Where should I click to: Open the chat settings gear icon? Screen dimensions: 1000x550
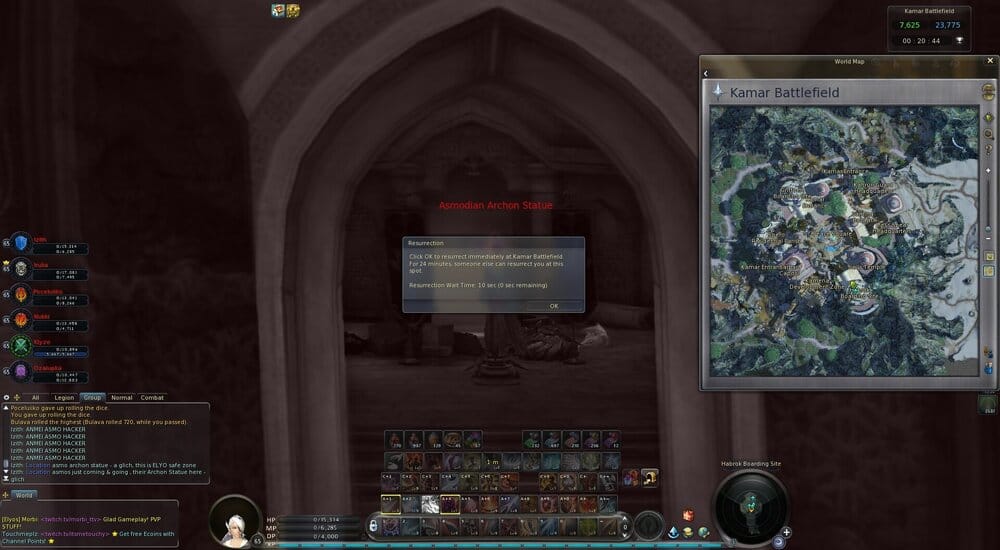click(x=7, y=397)
